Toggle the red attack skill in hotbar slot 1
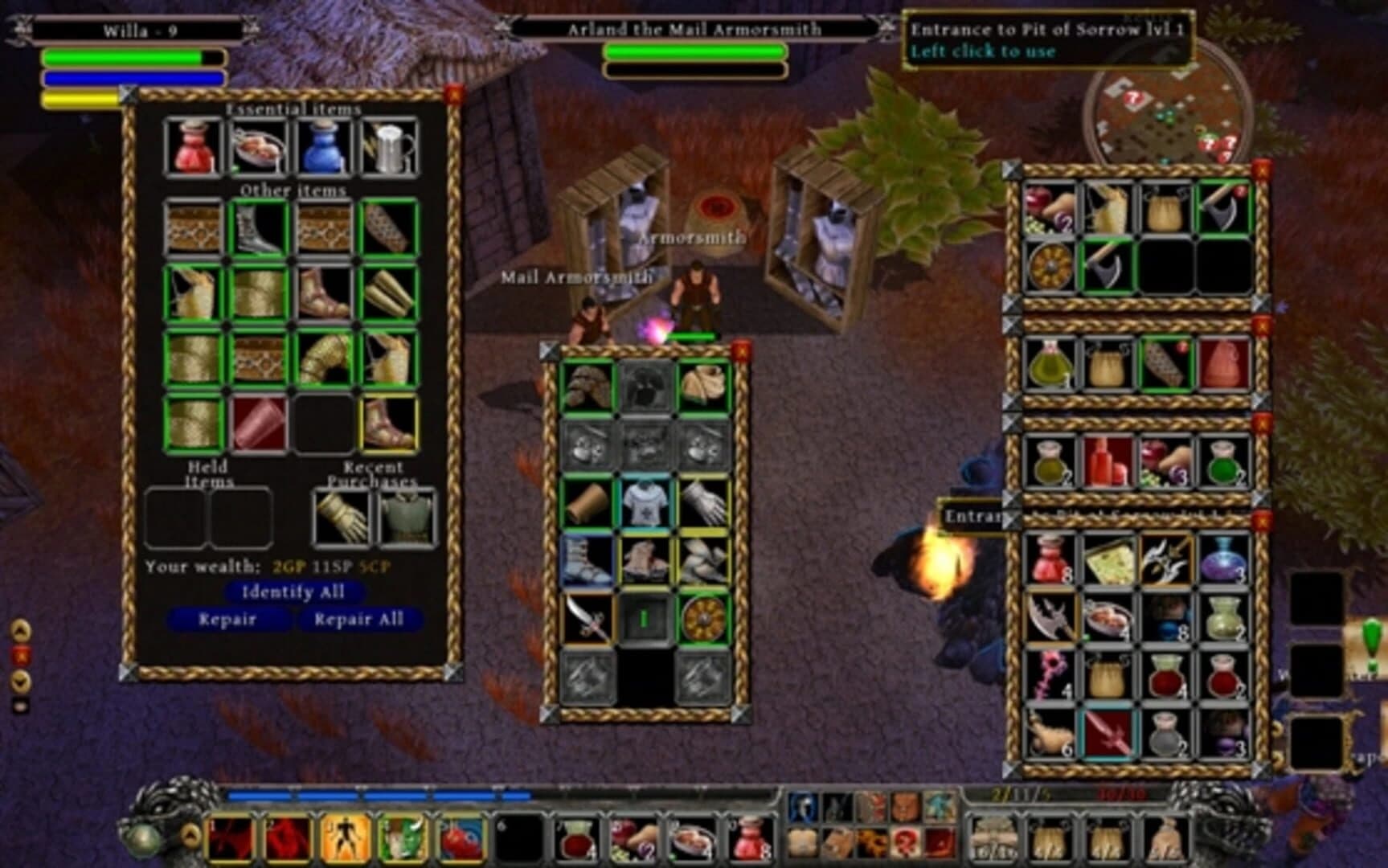 pyautogui.click(x=231, y=838)
